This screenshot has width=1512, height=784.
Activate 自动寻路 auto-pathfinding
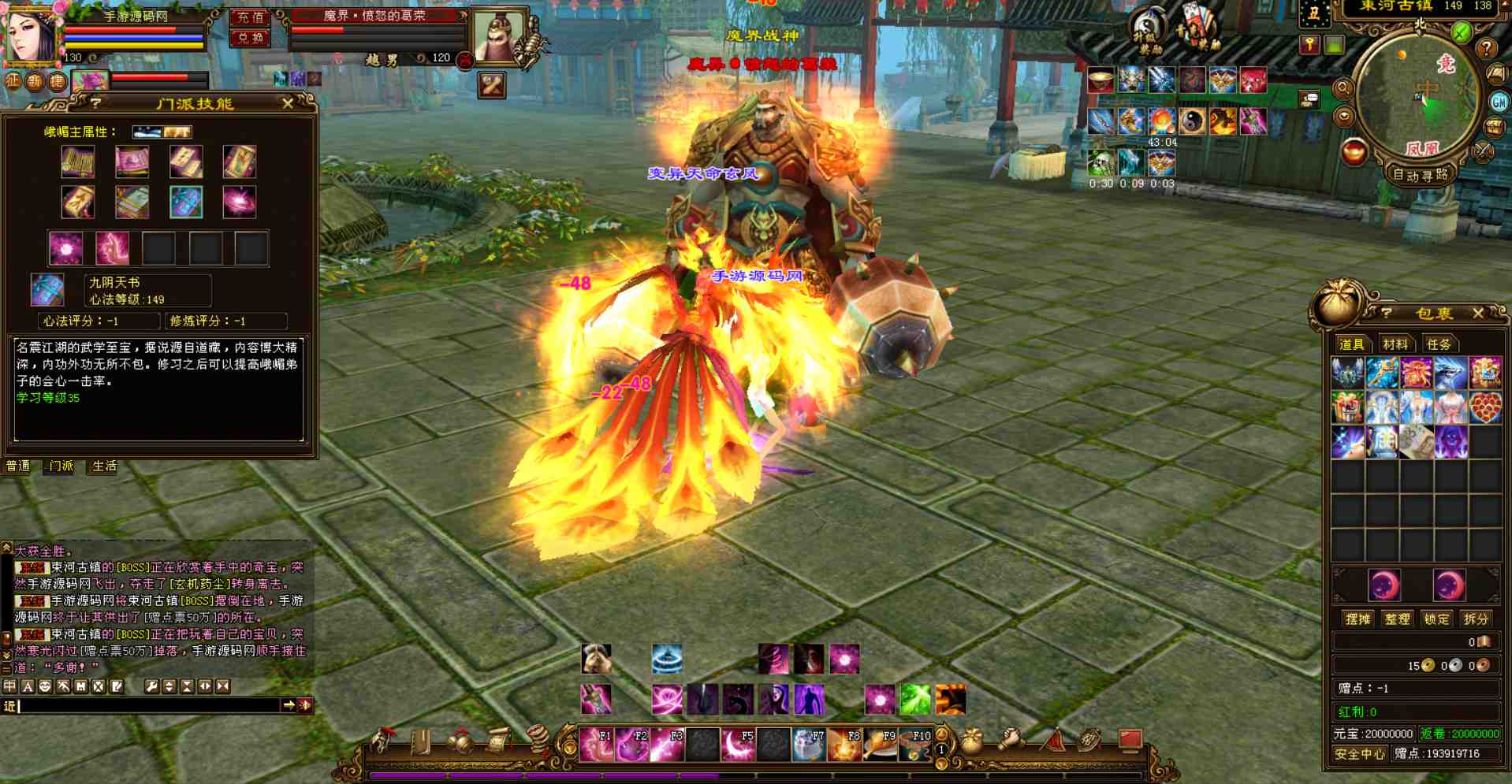point(1420,175)
